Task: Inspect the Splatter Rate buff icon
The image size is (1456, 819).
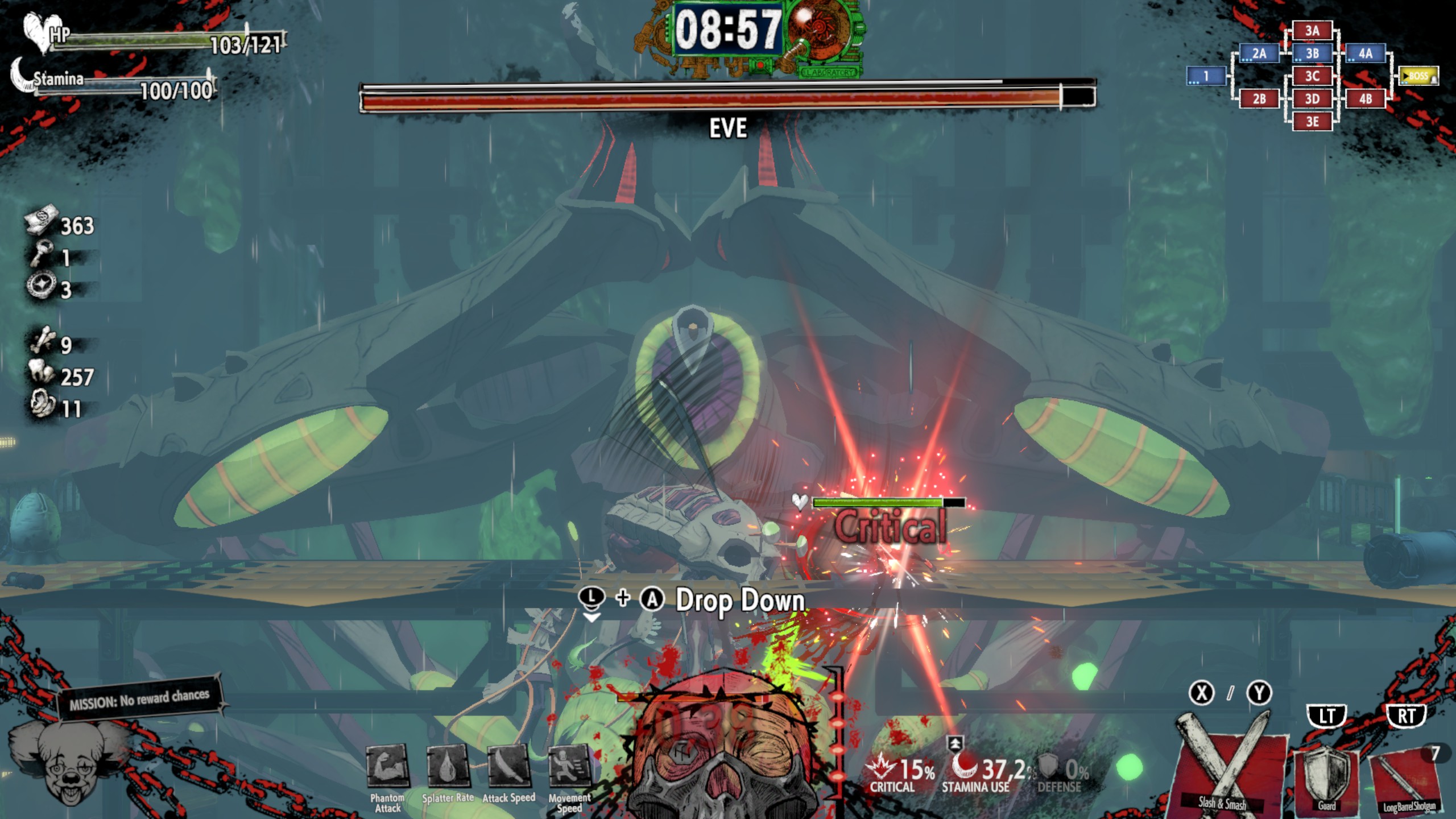Action: 448,765
